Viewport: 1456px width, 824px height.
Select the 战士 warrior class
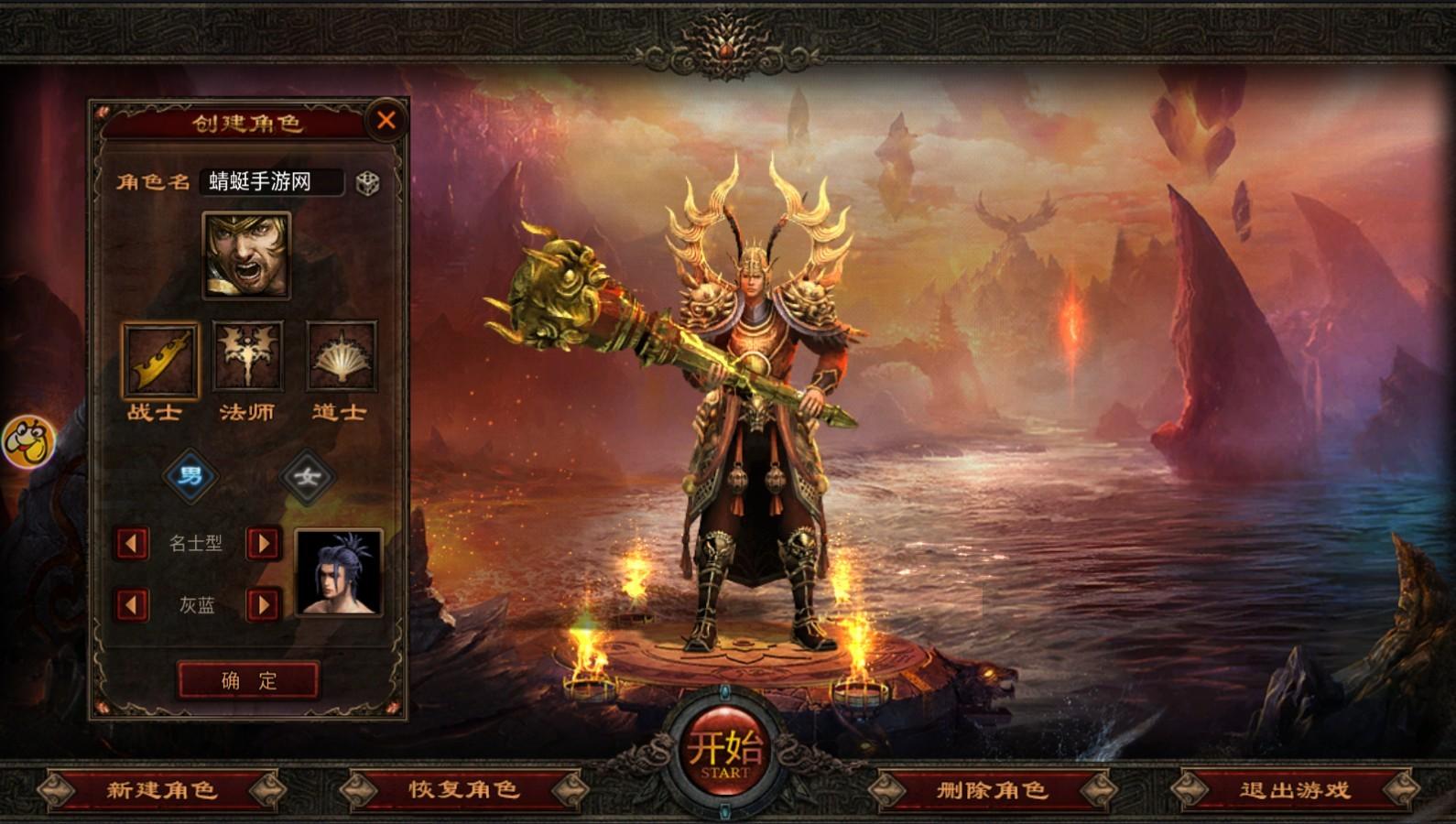tap(158, 359)
